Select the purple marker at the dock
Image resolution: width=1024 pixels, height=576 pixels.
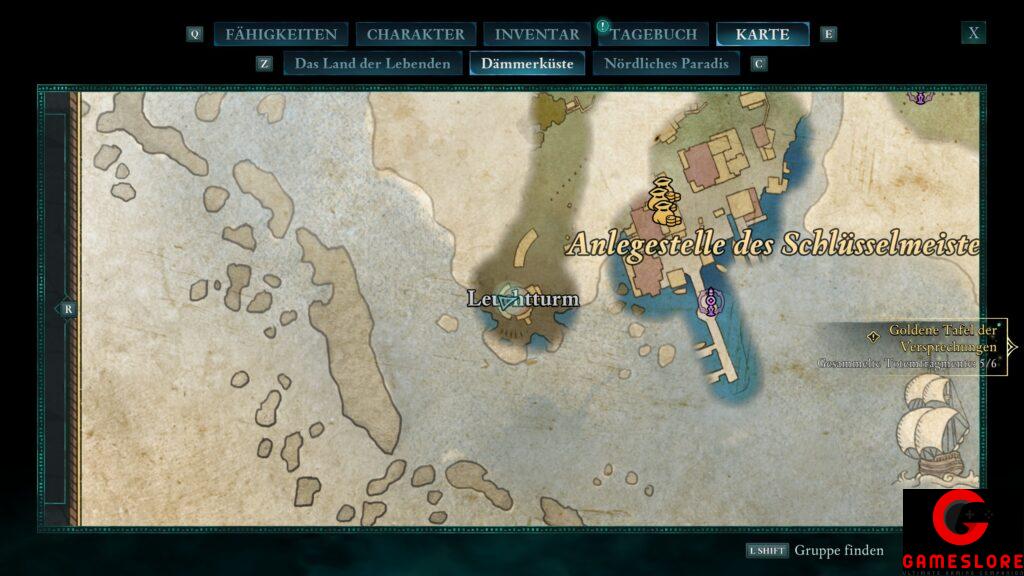tap(711, 300)
